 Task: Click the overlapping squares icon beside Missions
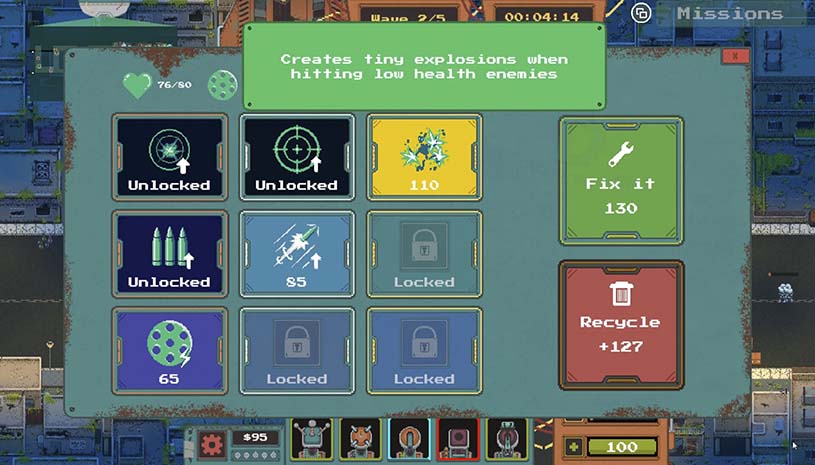tap(641, 13)
